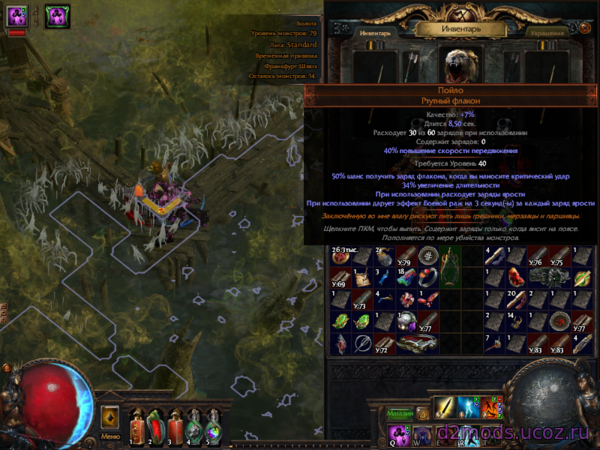This screenshot has height=450, width=600.
Task: Use the flask in slot 1
Action: click(x=139, y=424)
